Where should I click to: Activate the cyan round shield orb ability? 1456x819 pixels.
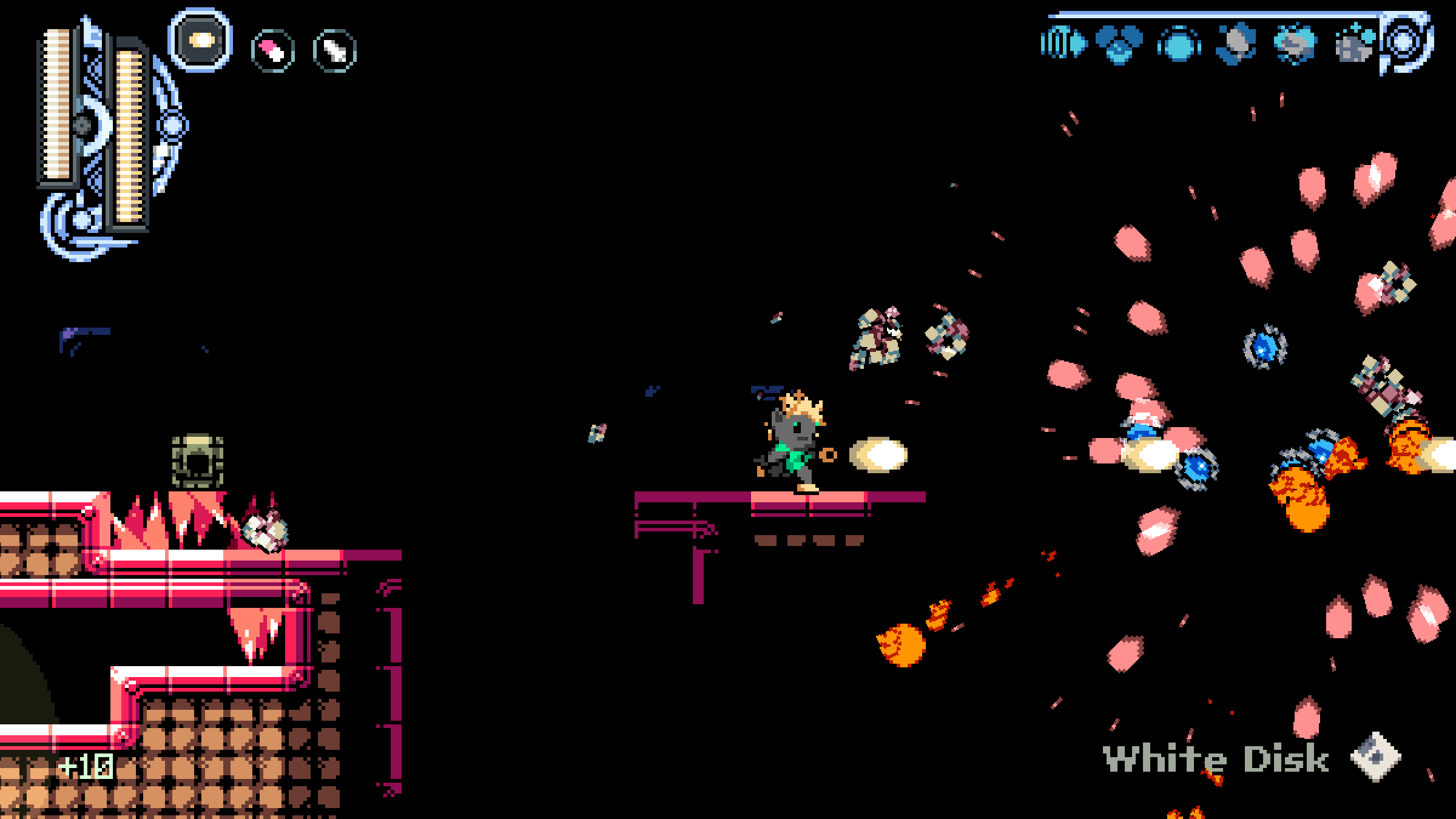(x=1178, y=45)
